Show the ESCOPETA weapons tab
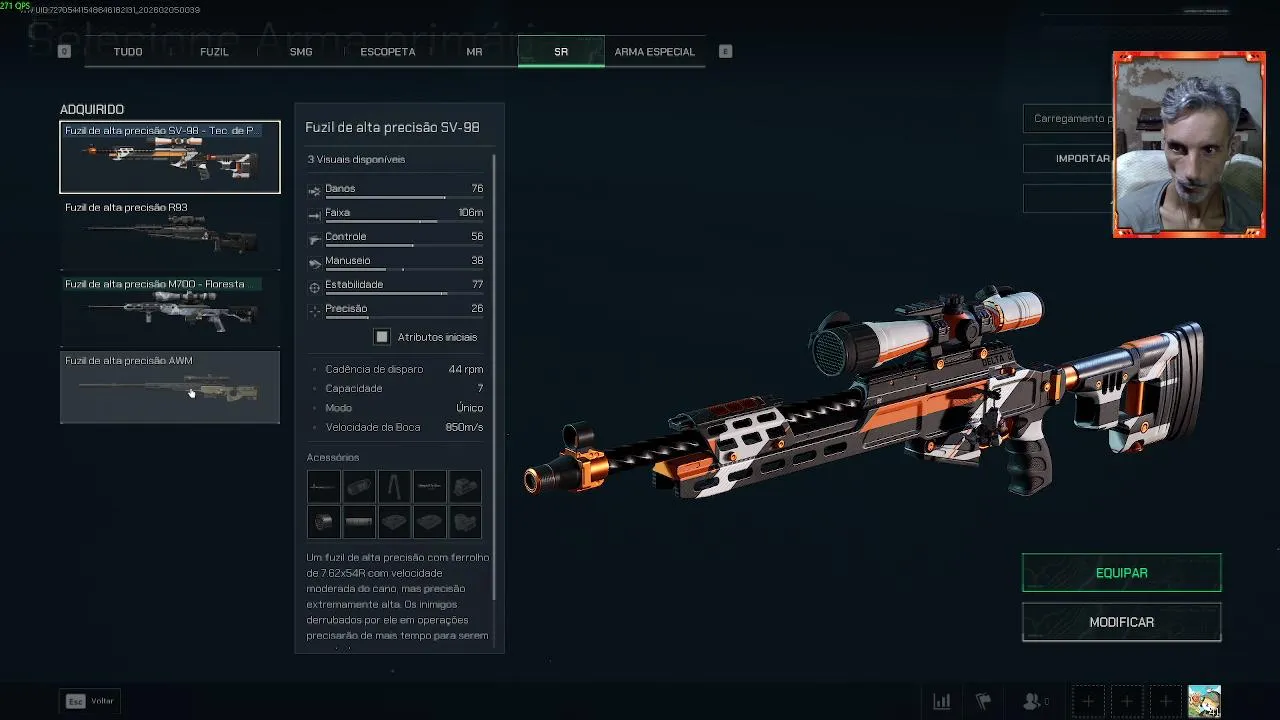This screenshot has height=720, width=1280. click(x=388, y=52)
